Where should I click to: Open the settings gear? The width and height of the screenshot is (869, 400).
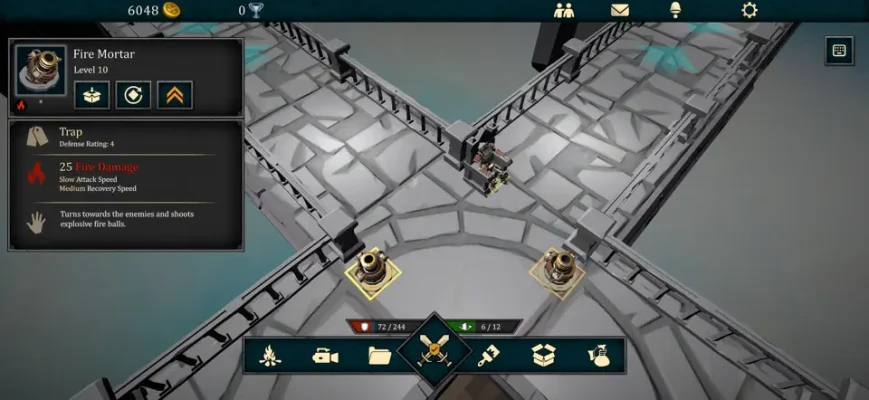pyautogui.click(x=749, y=10)
